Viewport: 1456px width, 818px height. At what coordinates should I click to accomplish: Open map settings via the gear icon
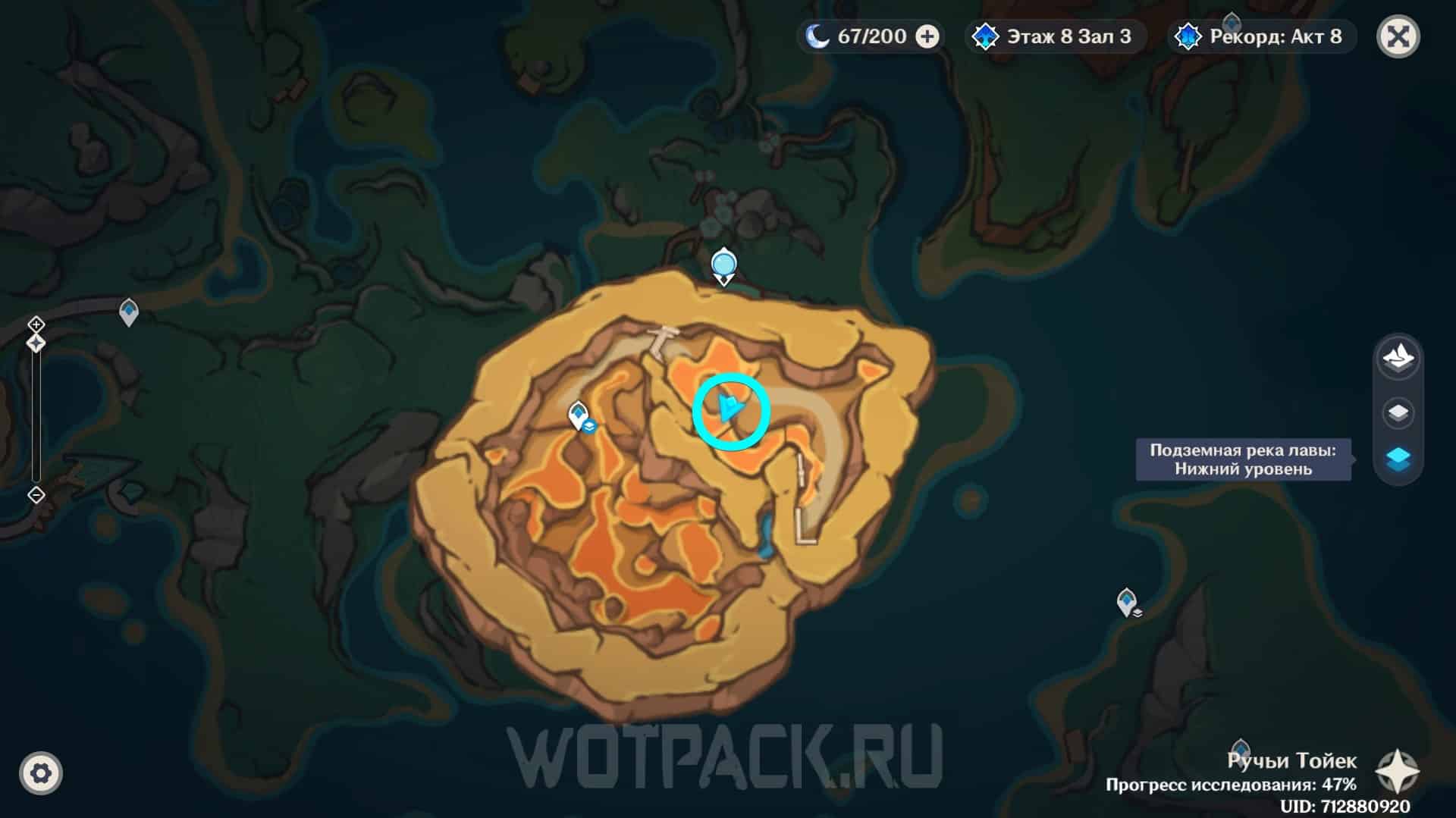tap(41, 773)
